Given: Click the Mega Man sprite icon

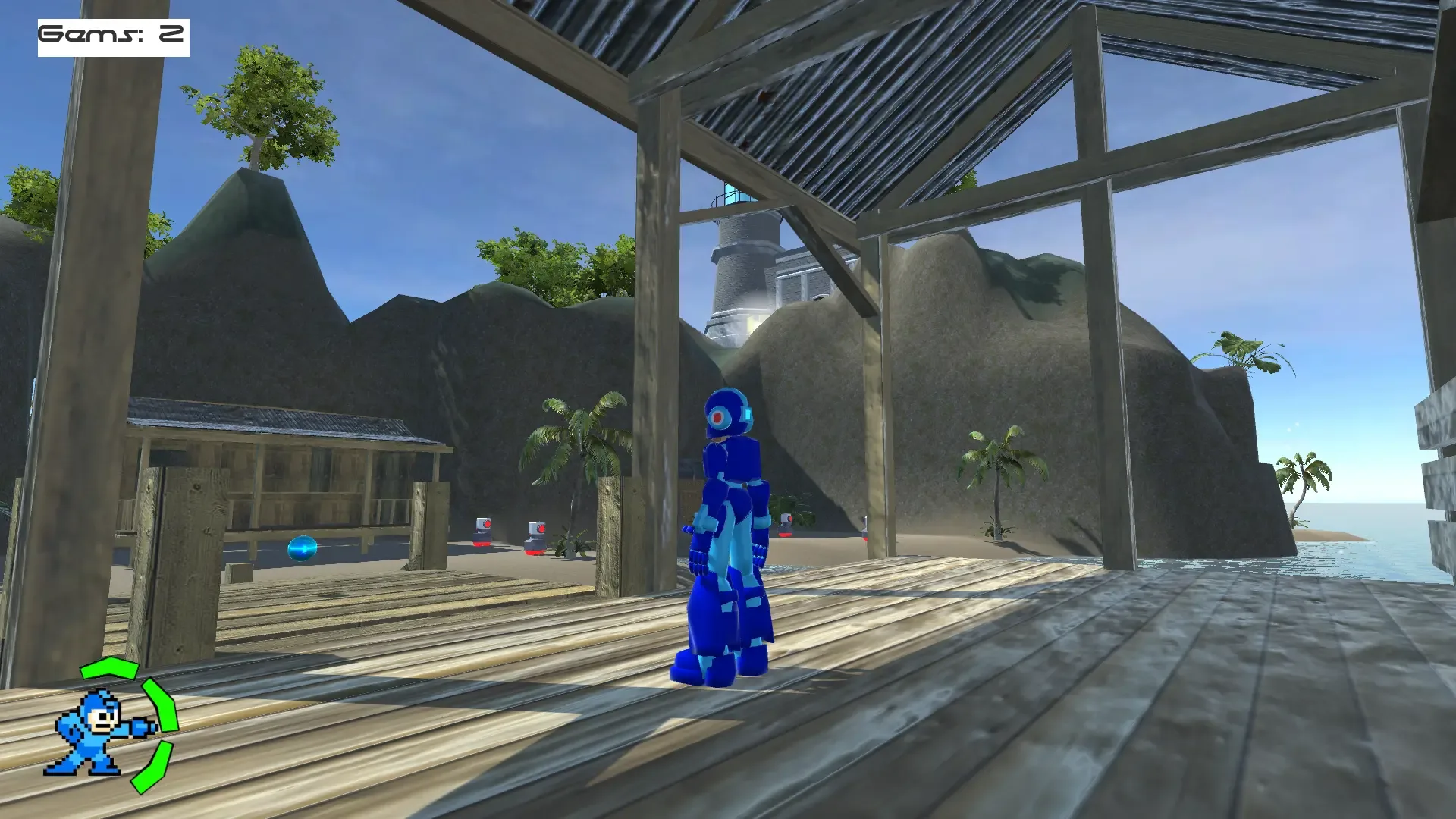Looking at the screenshot, I should pyautogui.click(x=91, y=732).
